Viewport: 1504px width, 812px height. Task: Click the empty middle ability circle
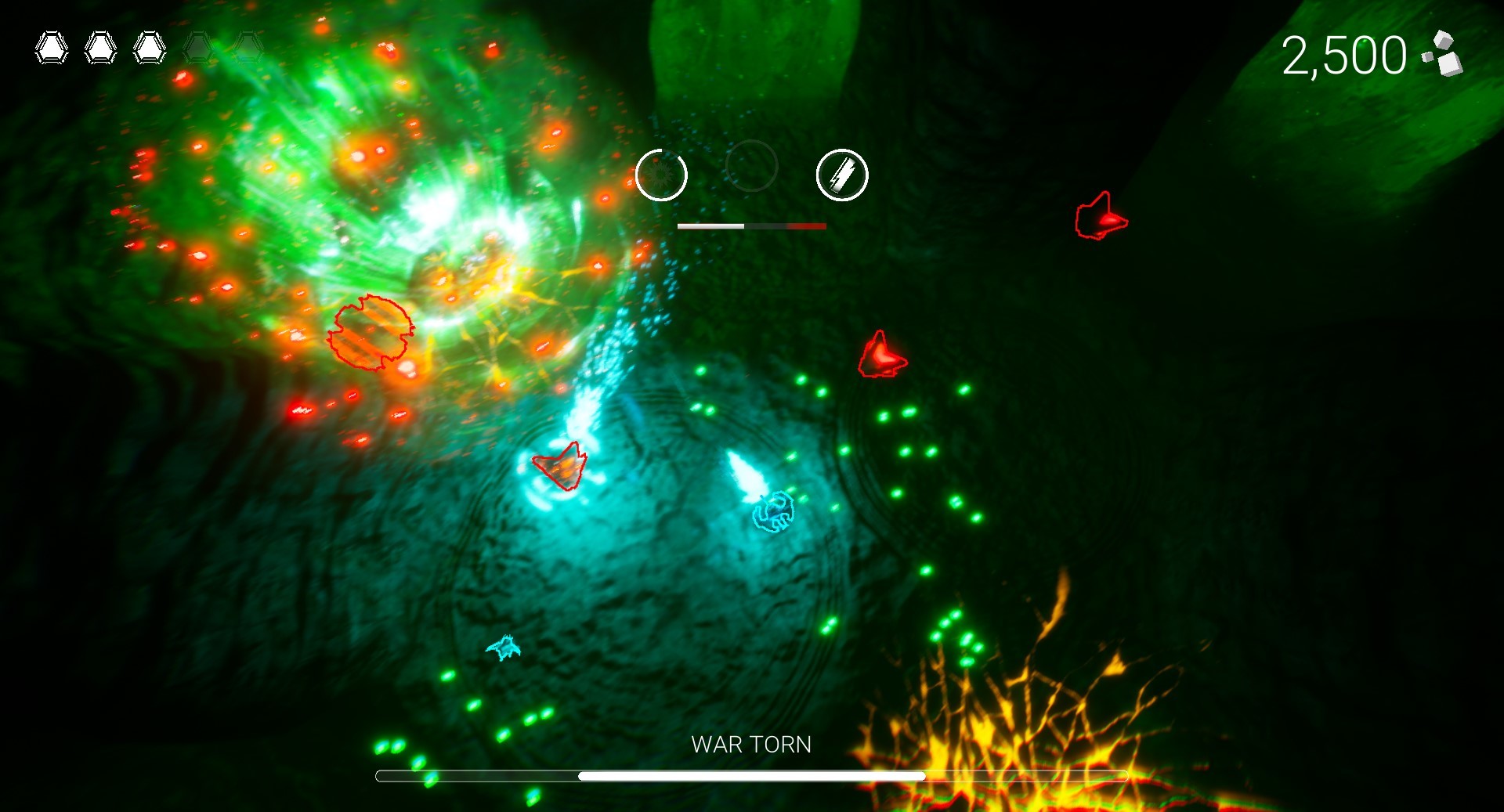pyautogui.click(x=751, y=166)
